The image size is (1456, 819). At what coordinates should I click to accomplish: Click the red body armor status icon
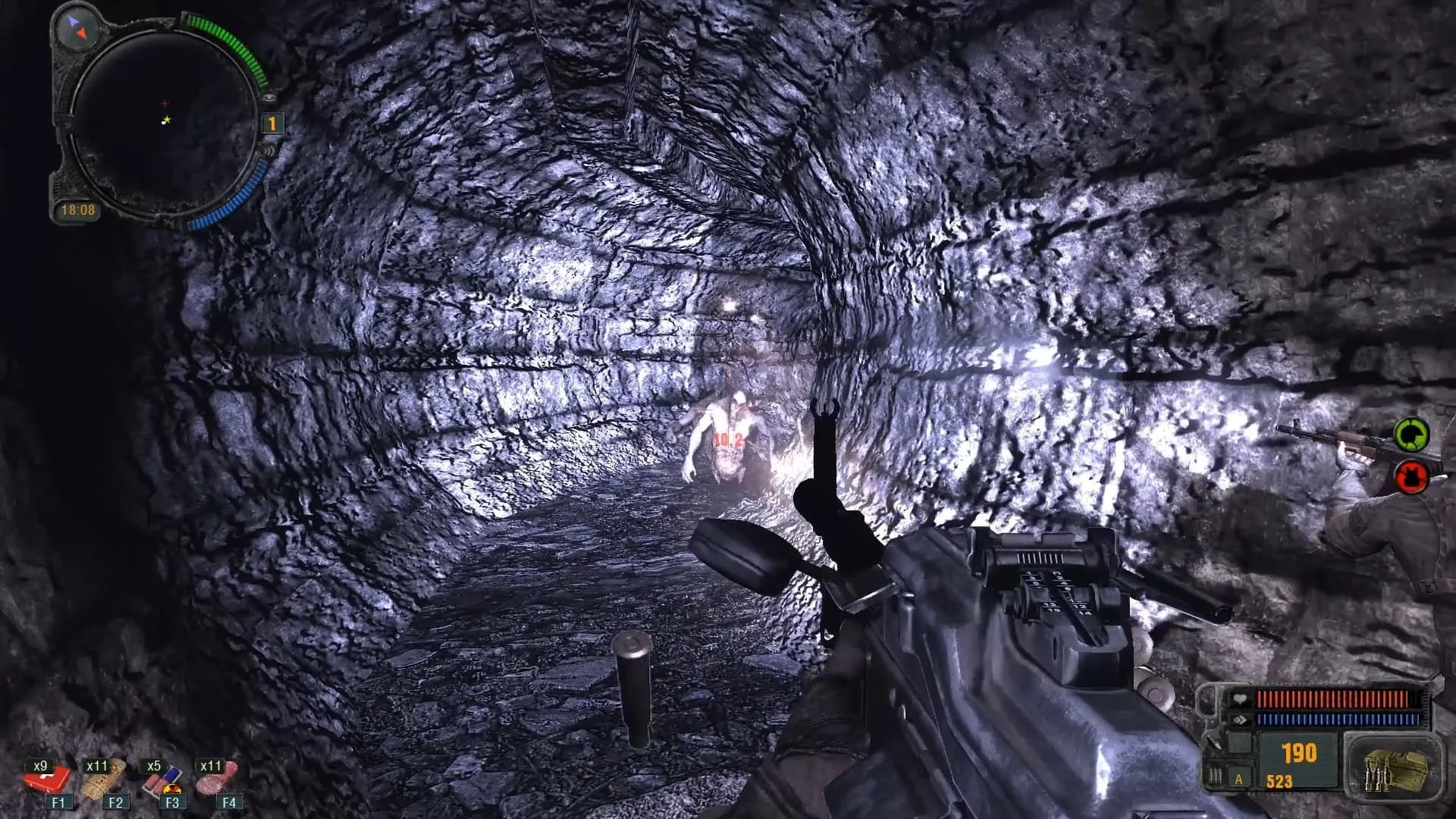point(1411,477)
